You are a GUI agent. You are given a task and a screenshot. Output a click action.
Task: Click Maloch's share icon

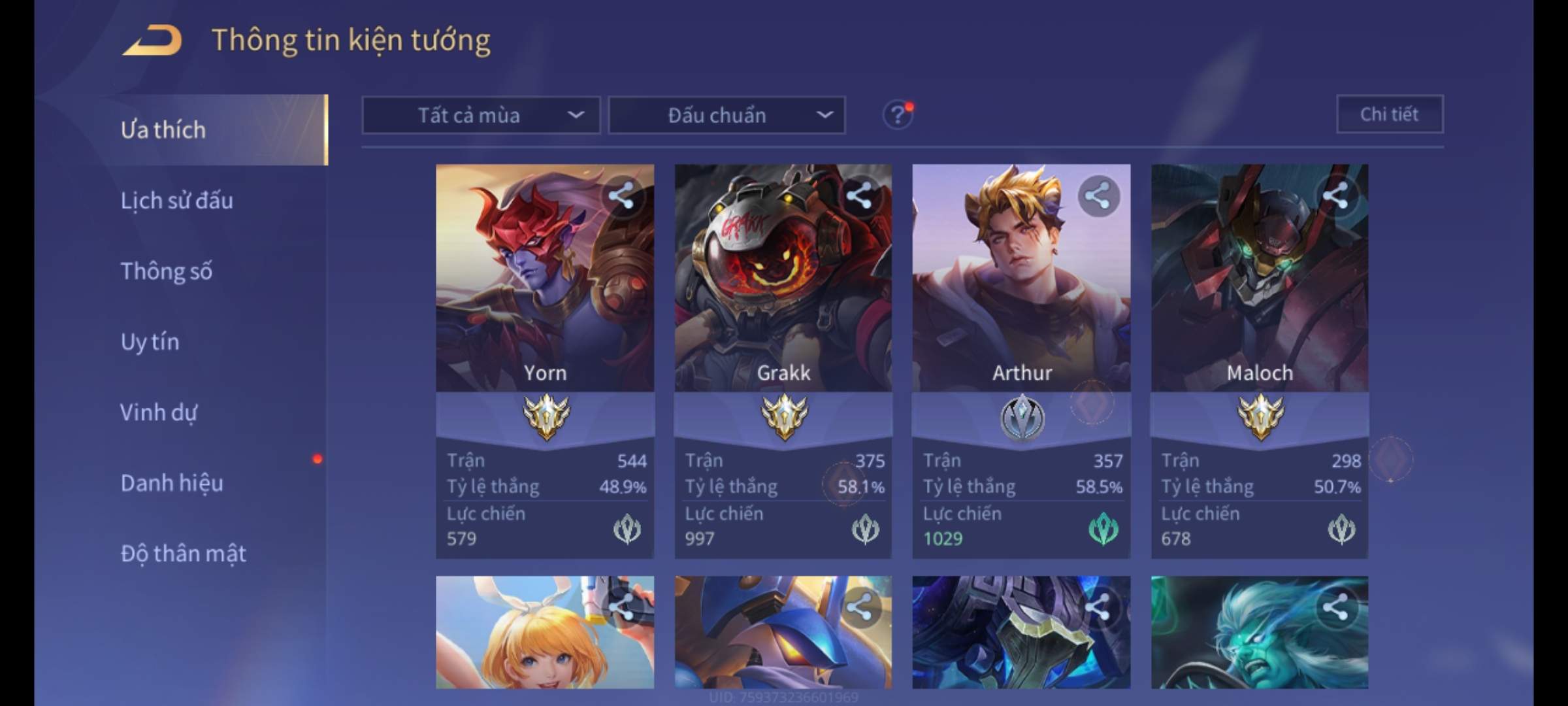click(x=1335, y=195)
